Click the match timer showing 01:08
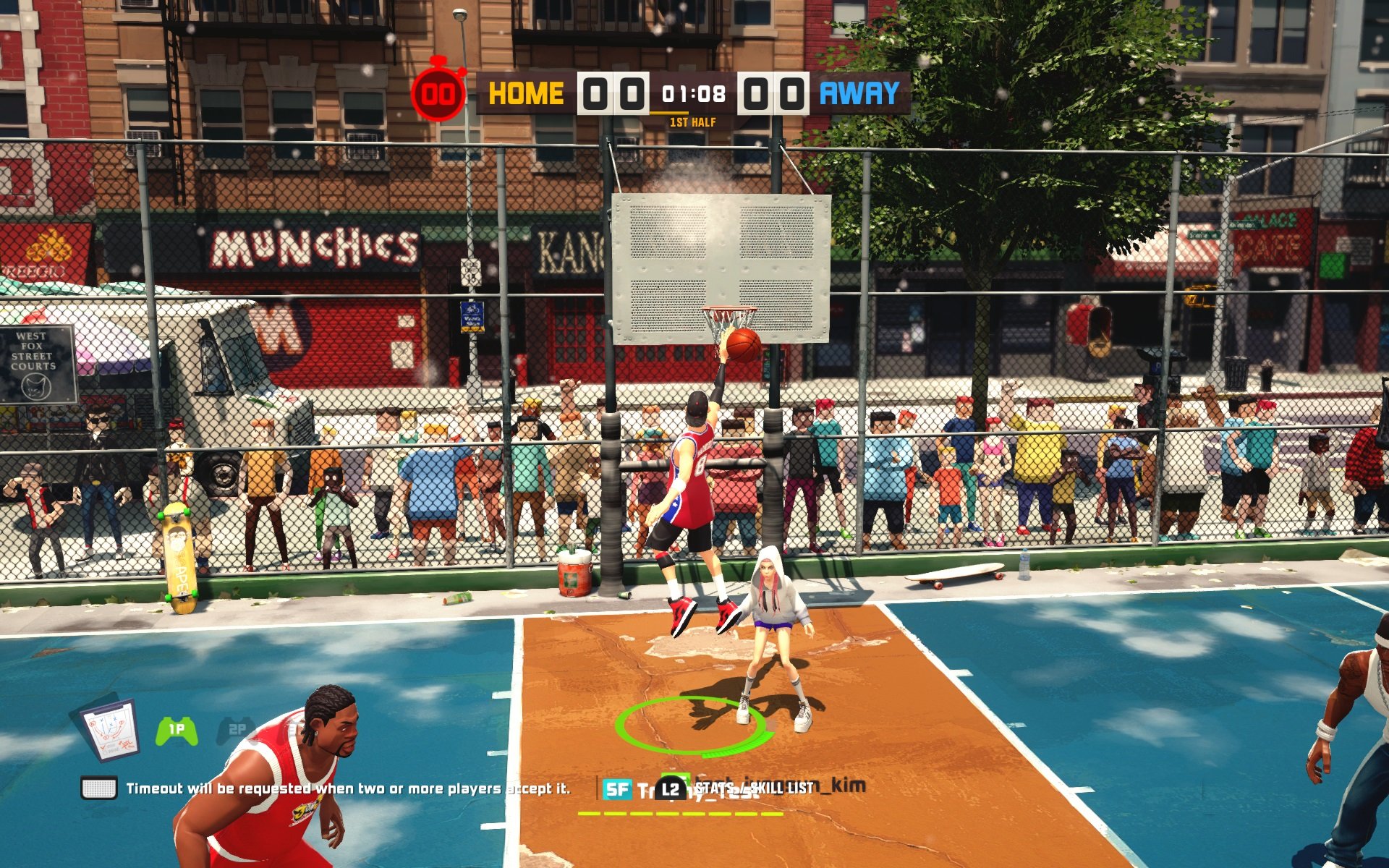 pos(693,93)
